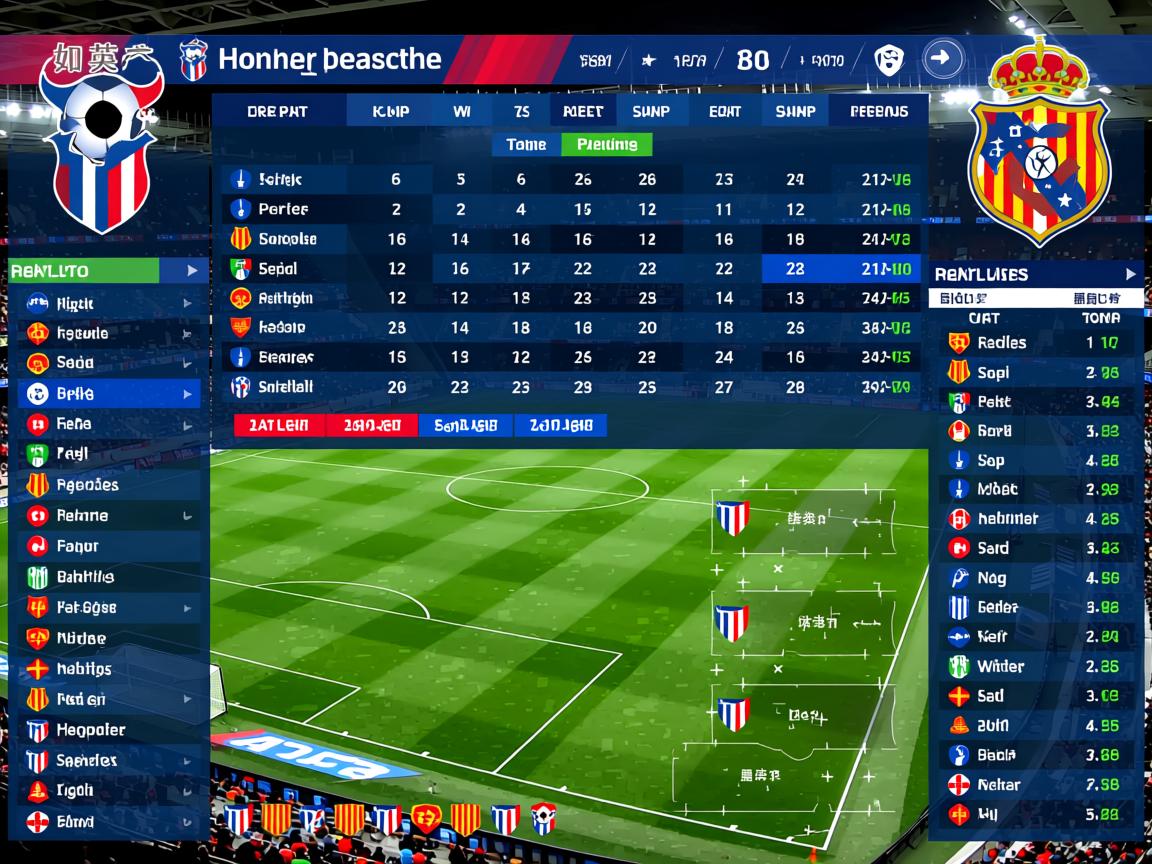
Task: Select the highlighted Brile entry in sidebar
Action: click(108, 393)
